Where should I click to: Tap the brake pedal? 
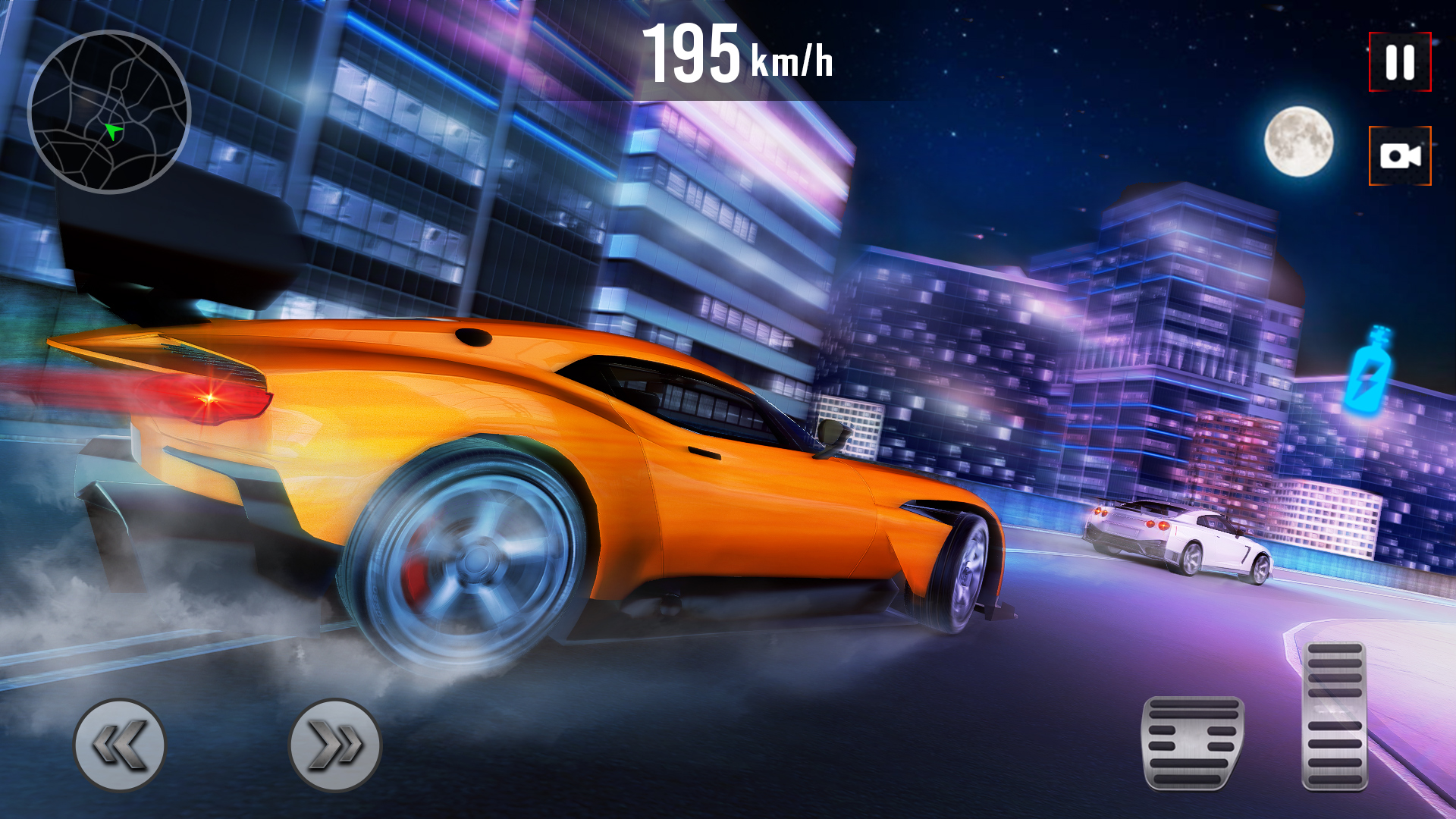point(1192,743)
